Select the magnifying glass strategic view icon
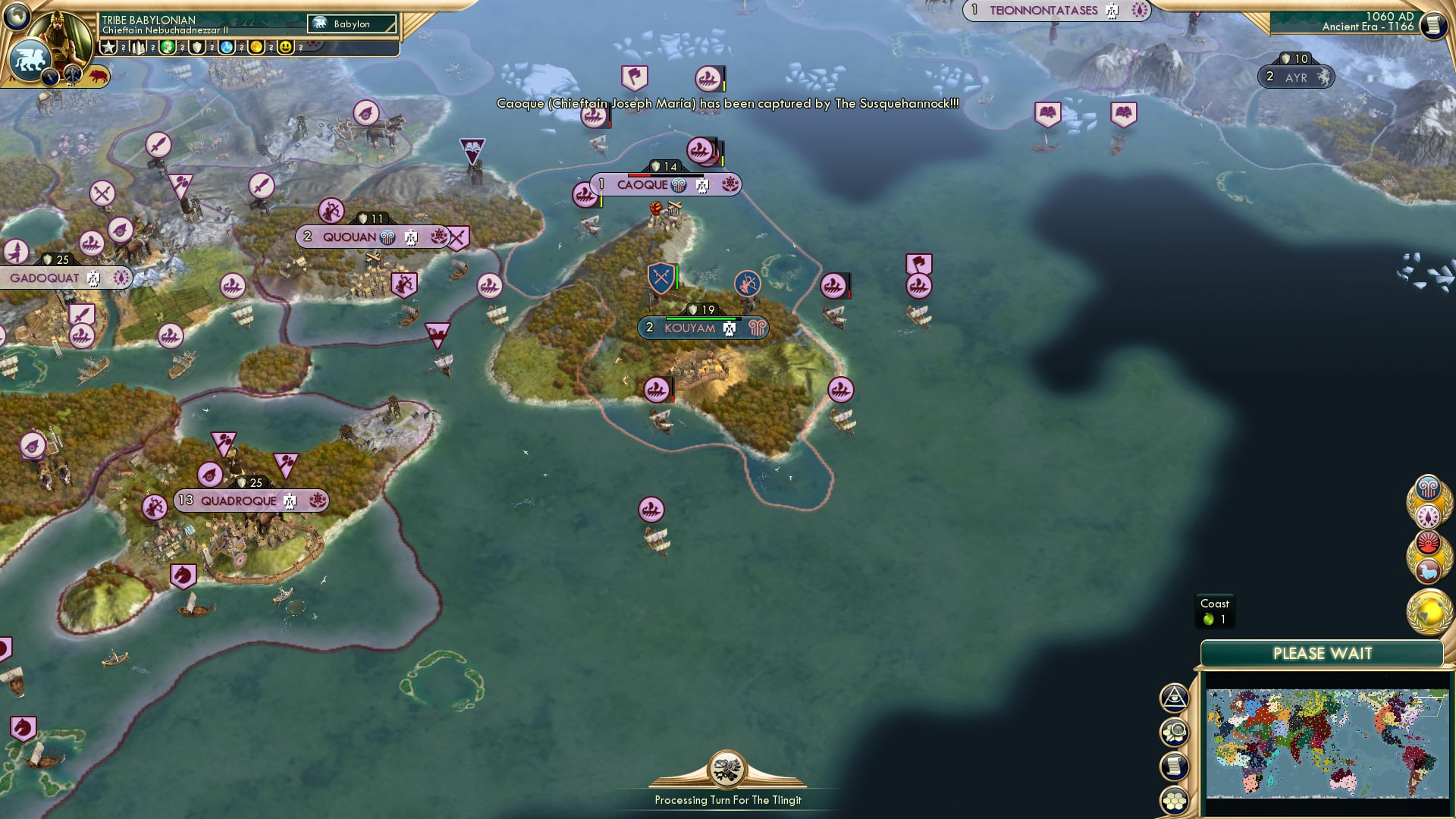Image resolution: width=1456 pixels, height=819 pixels. click(1174, 731)
